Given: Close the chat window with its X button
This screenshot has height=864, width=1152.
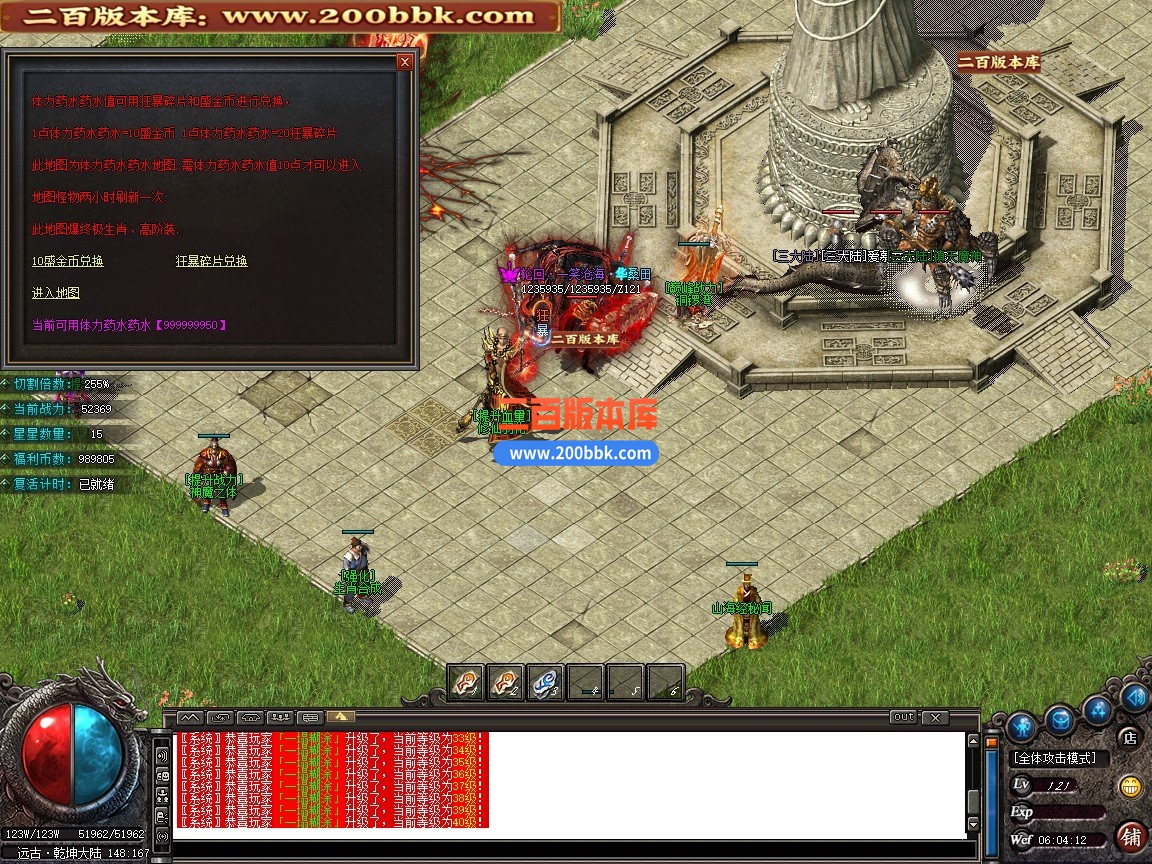Looking at the screenshot, I should pyautogui.click(x=935, y=717).
